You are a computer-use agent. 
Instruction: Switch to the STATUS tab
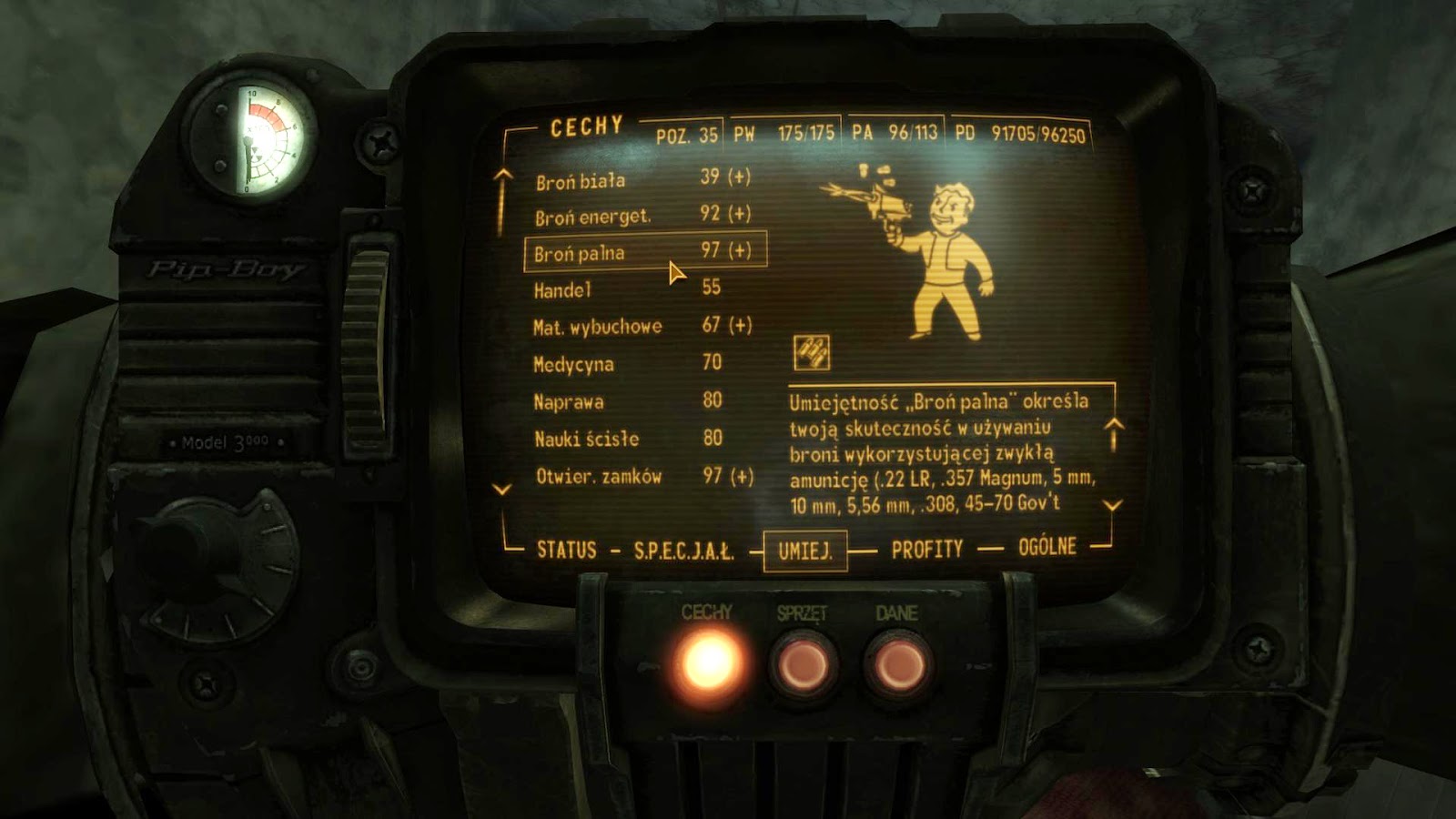pyautogui.click(x=568, y=548)
